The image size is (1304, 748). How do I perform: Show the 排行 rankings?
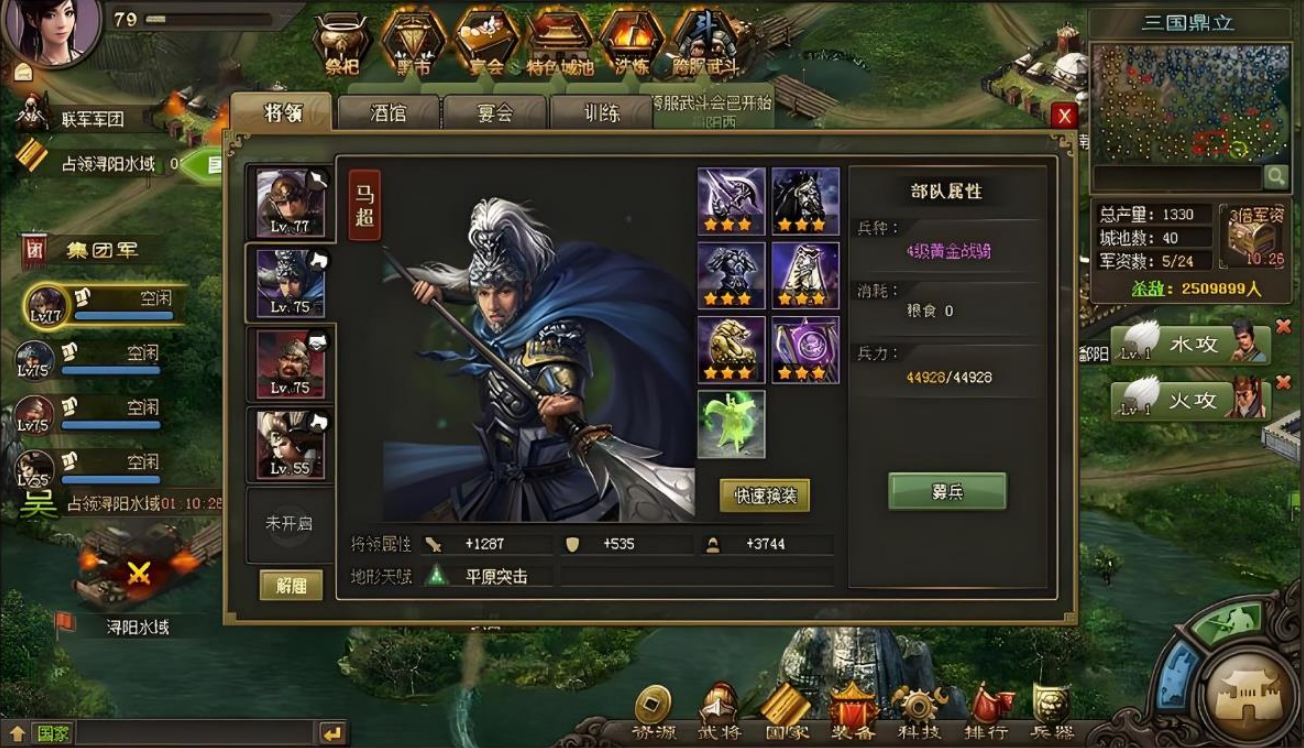[x=985, y=712]
